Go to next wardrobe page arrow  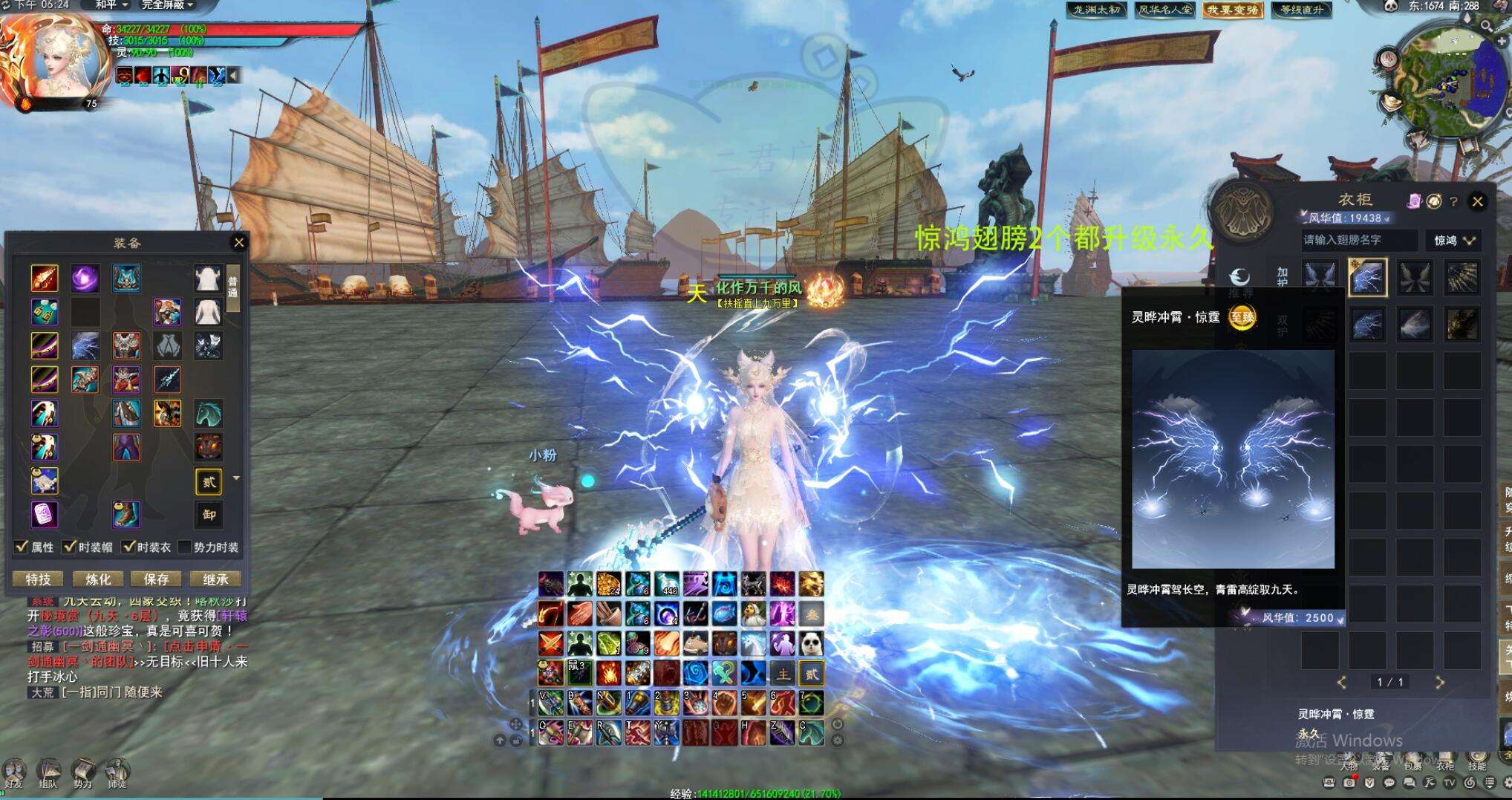click(x=1439, y=682)
